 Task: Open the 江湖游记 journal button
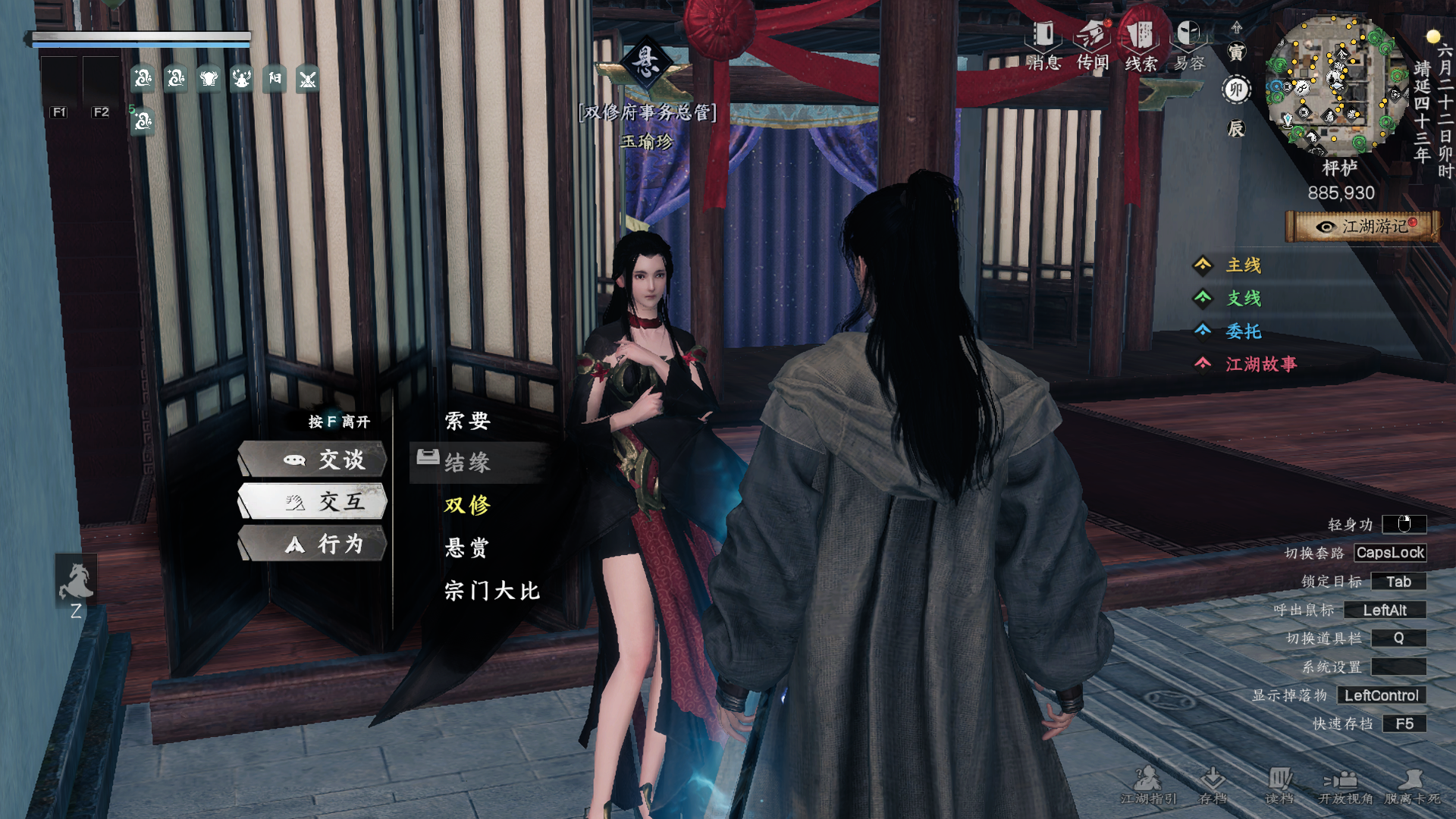coord(1362,227)
